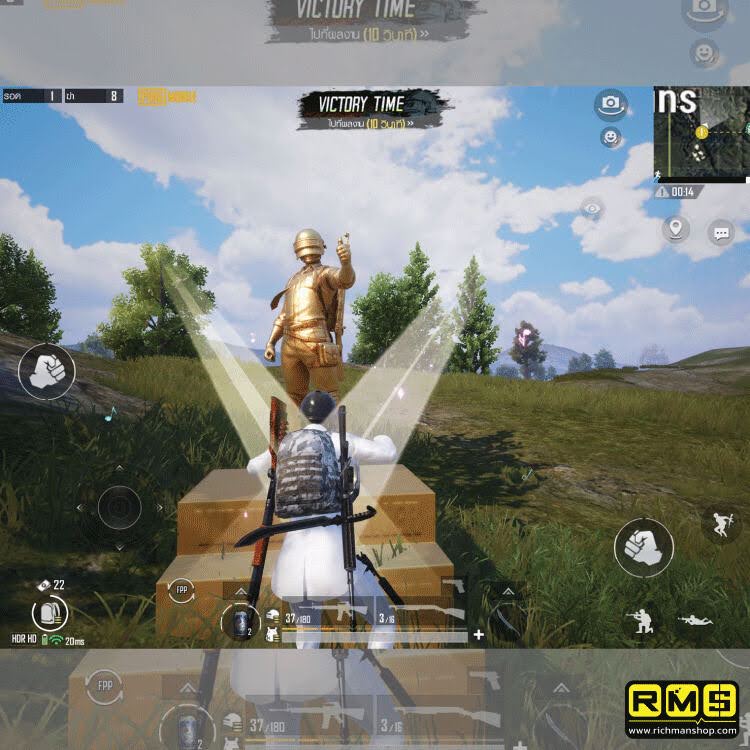Open the smiley emote menu
The image size is (750, 750).
(608, 137)
